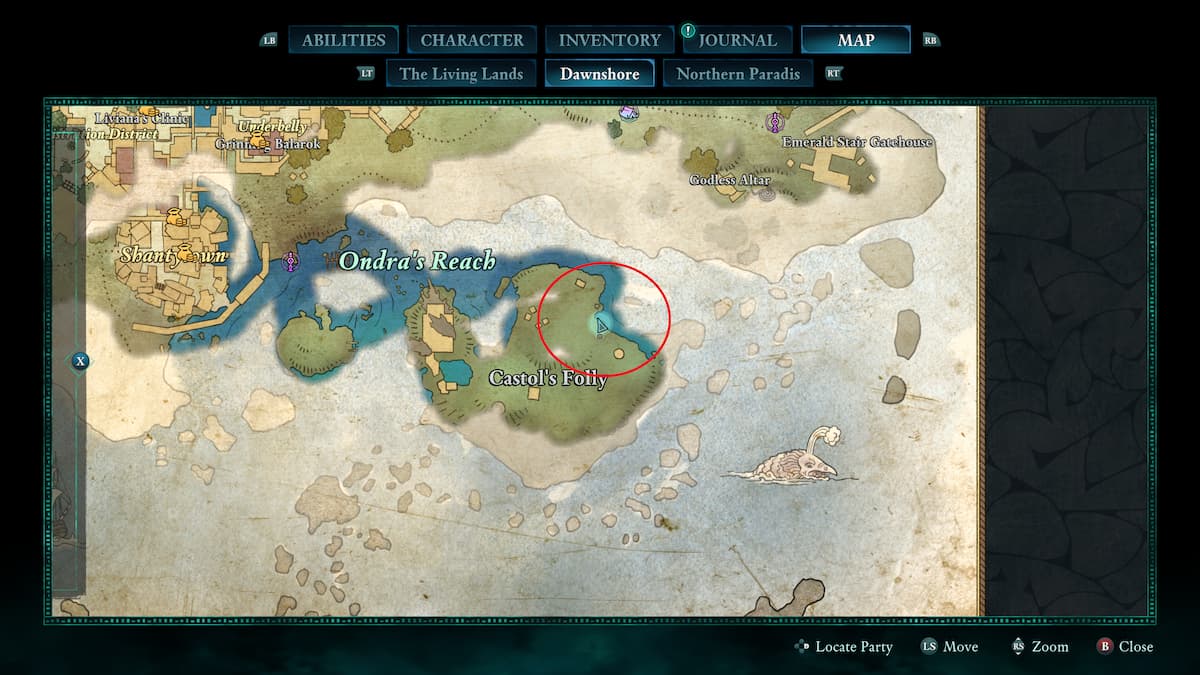Viewport: 1200px width, 675px height.
Task: Click the player arrow marker on Castol's Folly
Action: 602,325
